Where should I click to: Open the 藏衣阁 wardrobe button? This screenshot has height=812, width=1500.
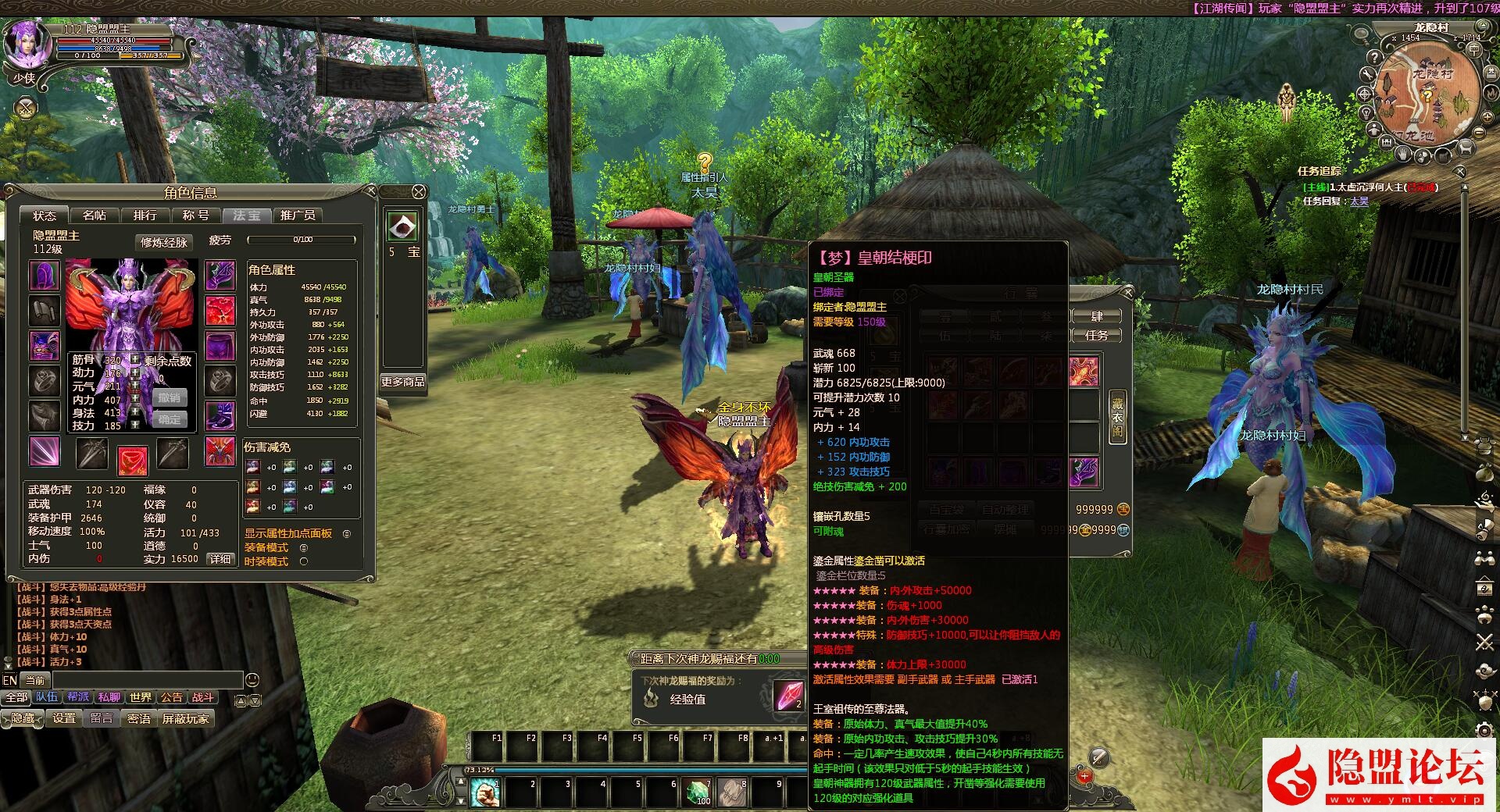coord(1118,418)
